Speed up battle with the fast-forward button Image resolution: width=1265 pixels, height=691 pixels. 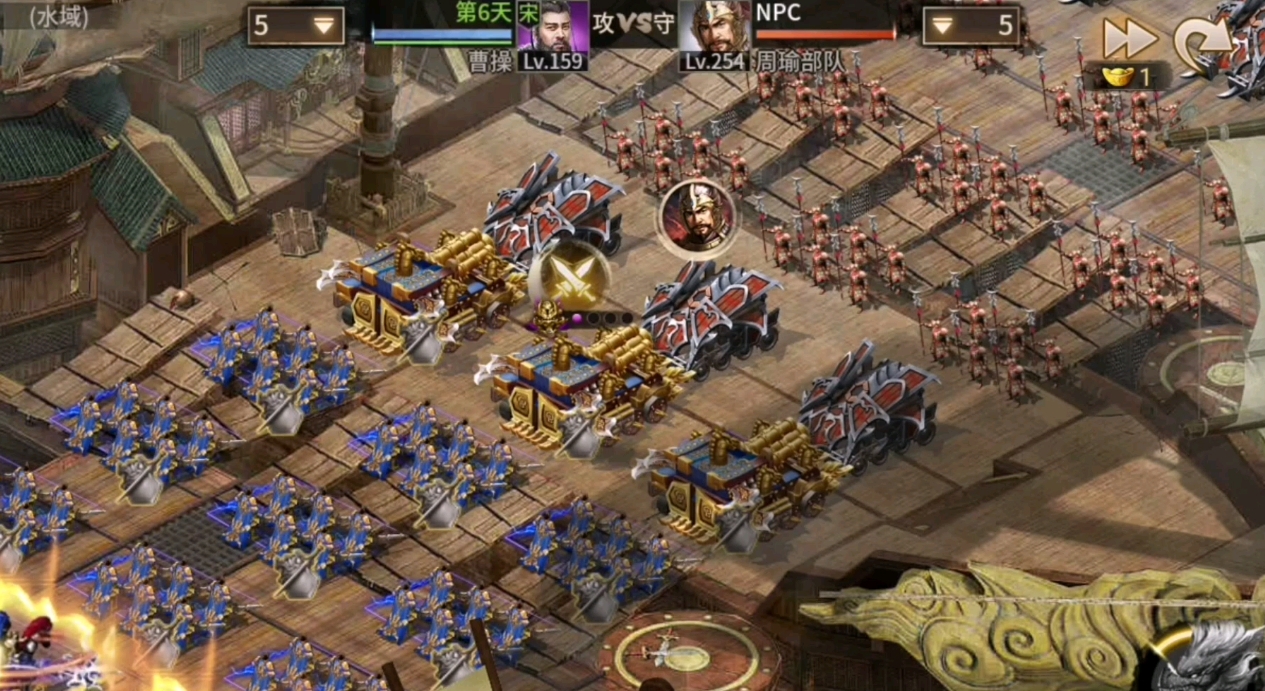tap(1129, 38)
